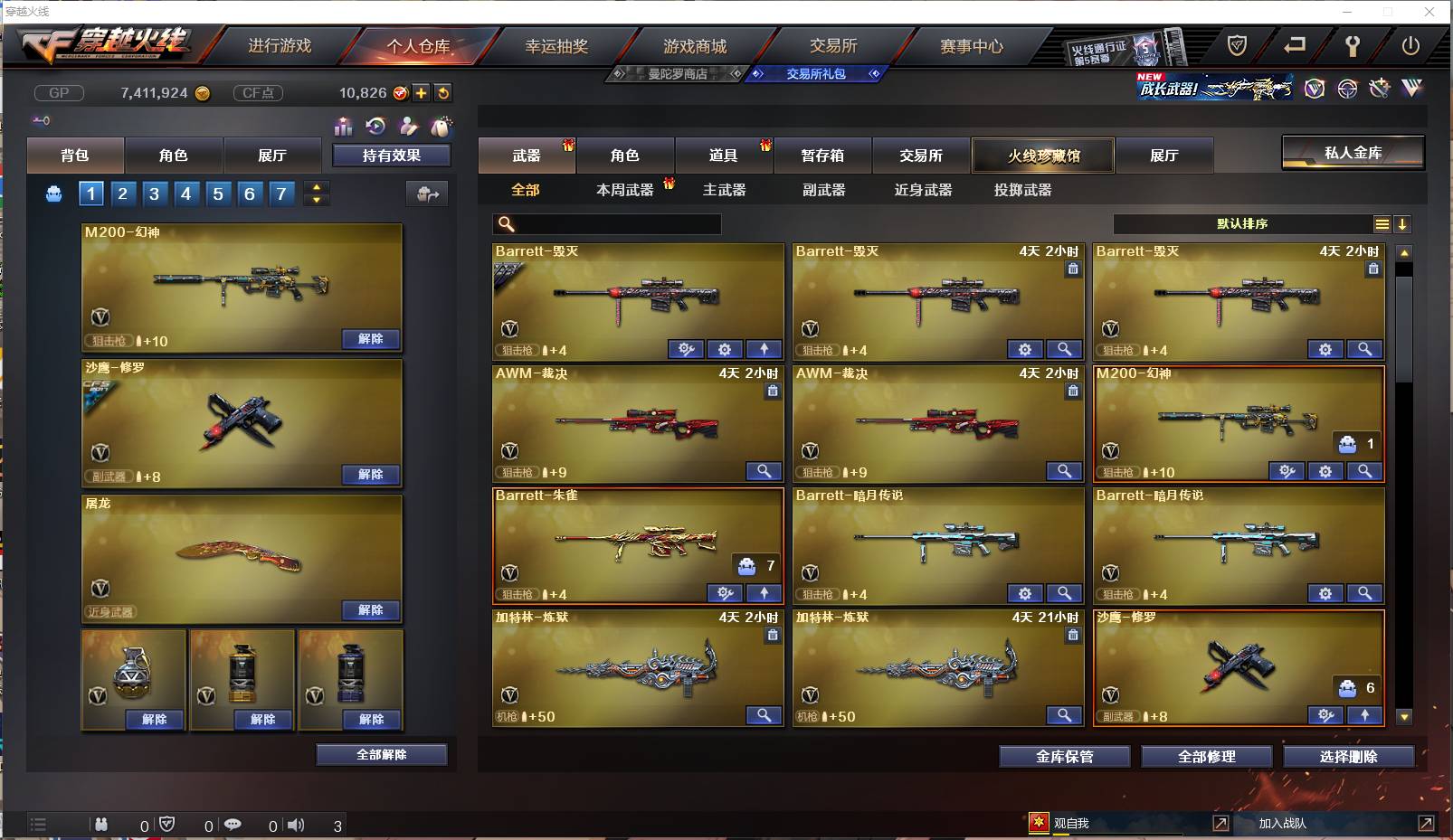Toggle the list view icon beside the sort bar

point(1382,223)
